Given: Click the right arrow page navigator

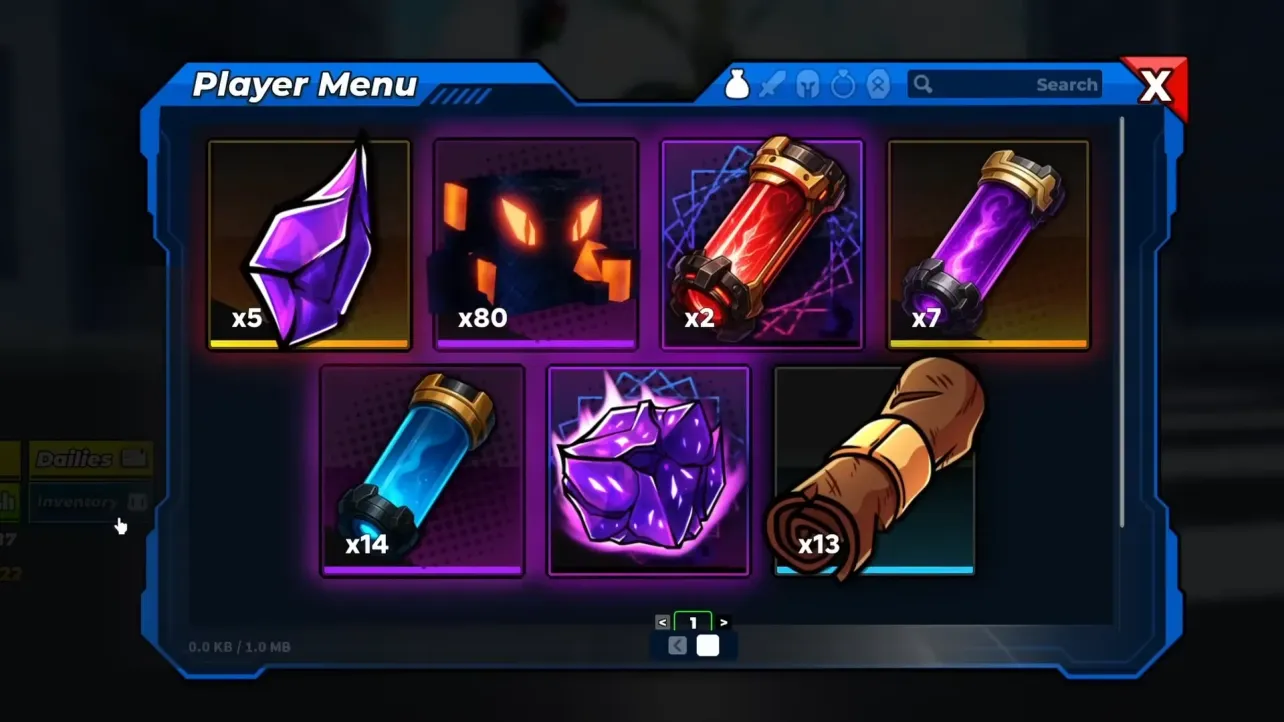Looking at the screenshot, I should (723, 621).
